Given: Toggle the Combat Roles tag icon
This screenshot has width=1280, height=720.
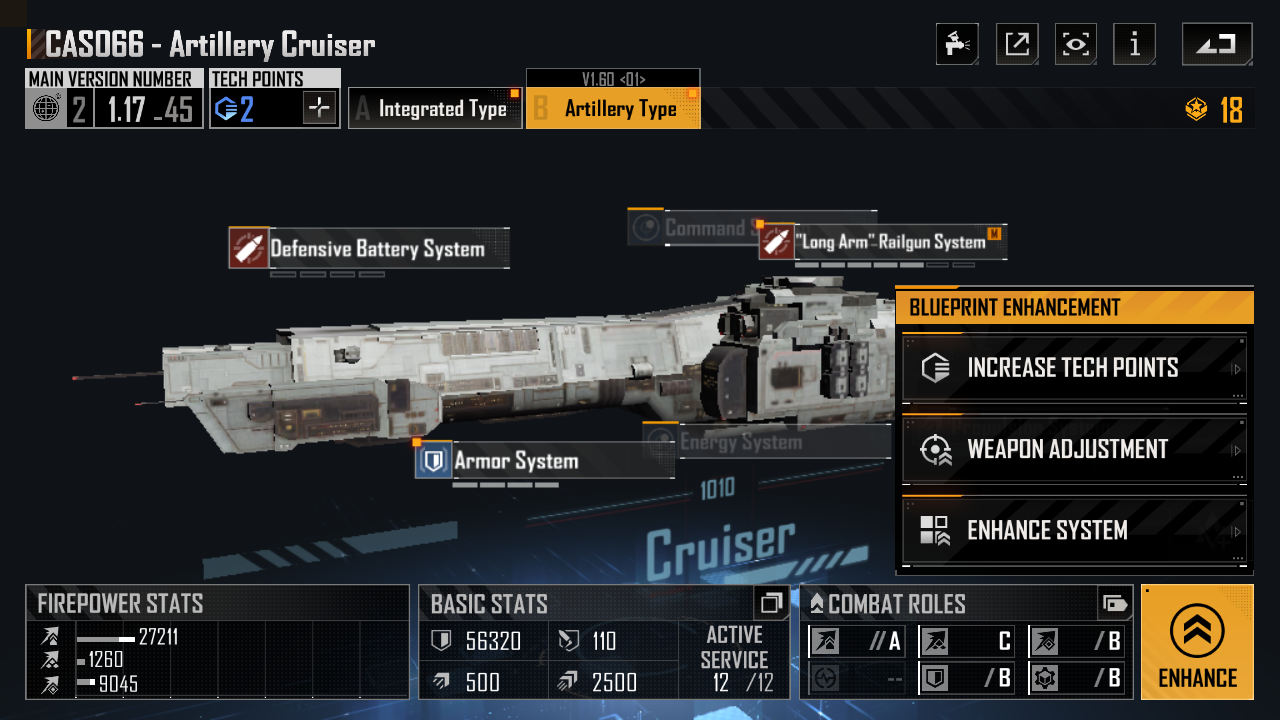Looking at the screenshot, I should 1114,603.
